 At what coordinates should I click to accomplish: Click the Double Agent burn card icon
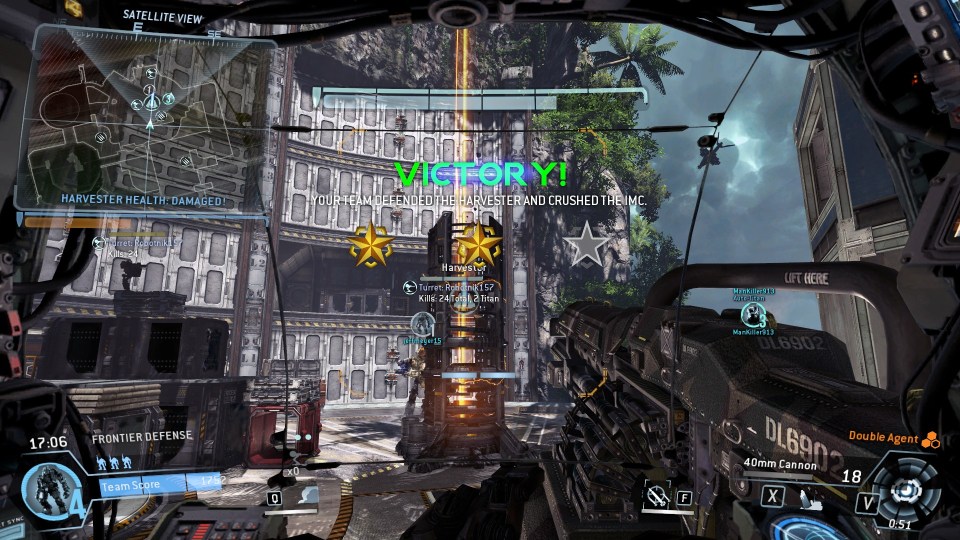click(930, 436)
